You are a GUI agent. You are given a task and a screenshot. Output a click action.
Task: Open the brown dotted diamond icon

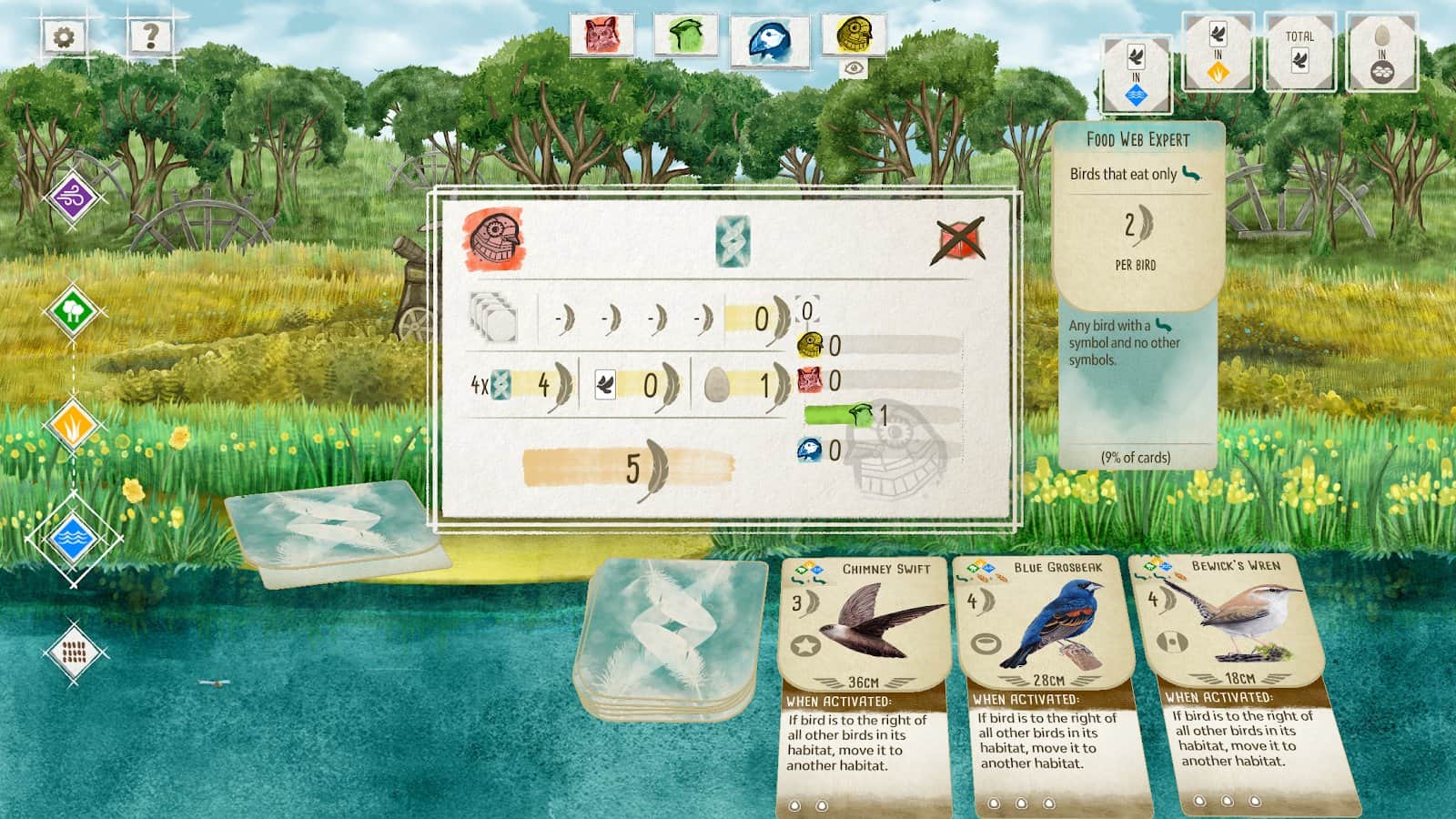pos(73,652)
